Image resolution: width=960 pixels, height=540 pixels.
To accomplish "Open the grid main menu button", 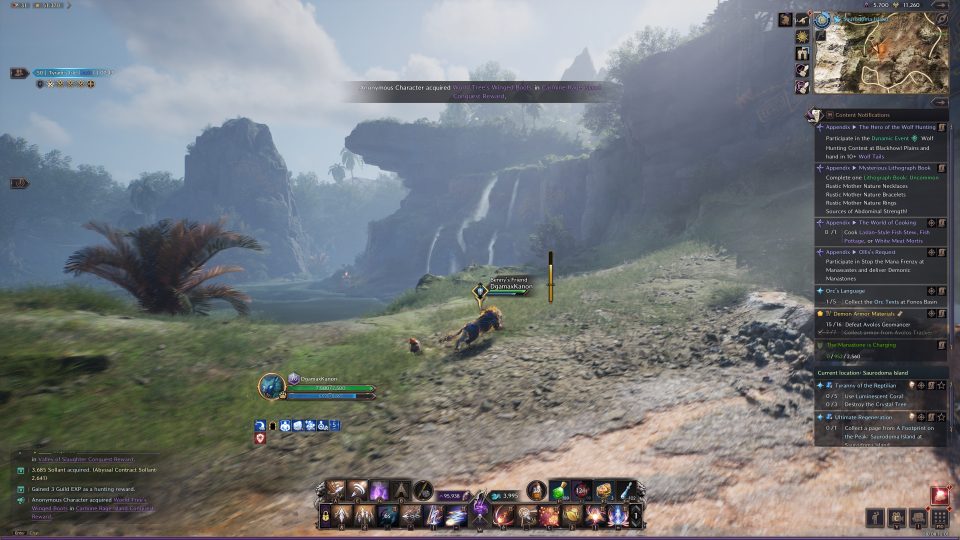I will [939, 518].
